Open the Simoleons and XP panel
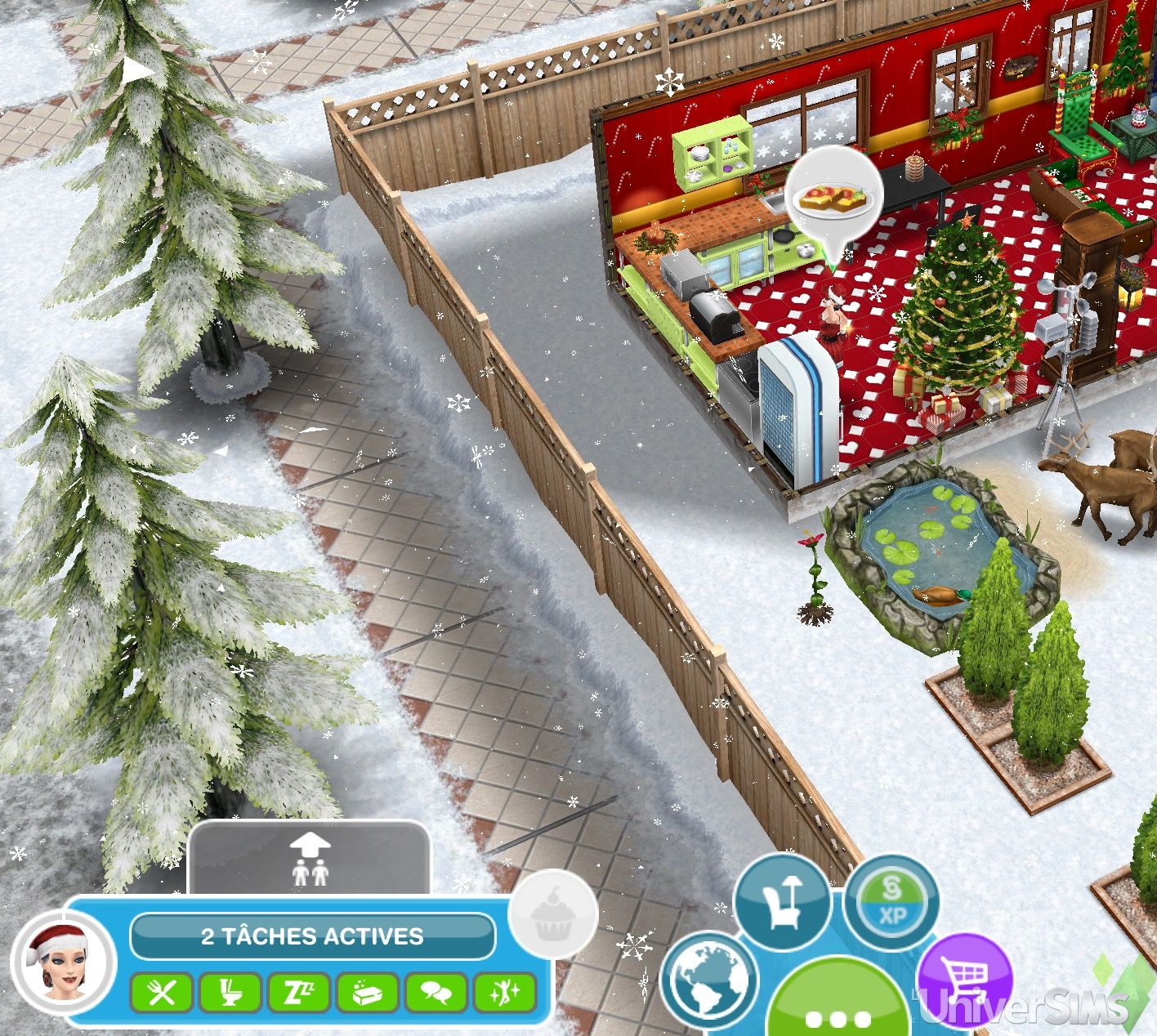The width and height of the screenshot is (1157, 1036). click(x=891, y=902)
